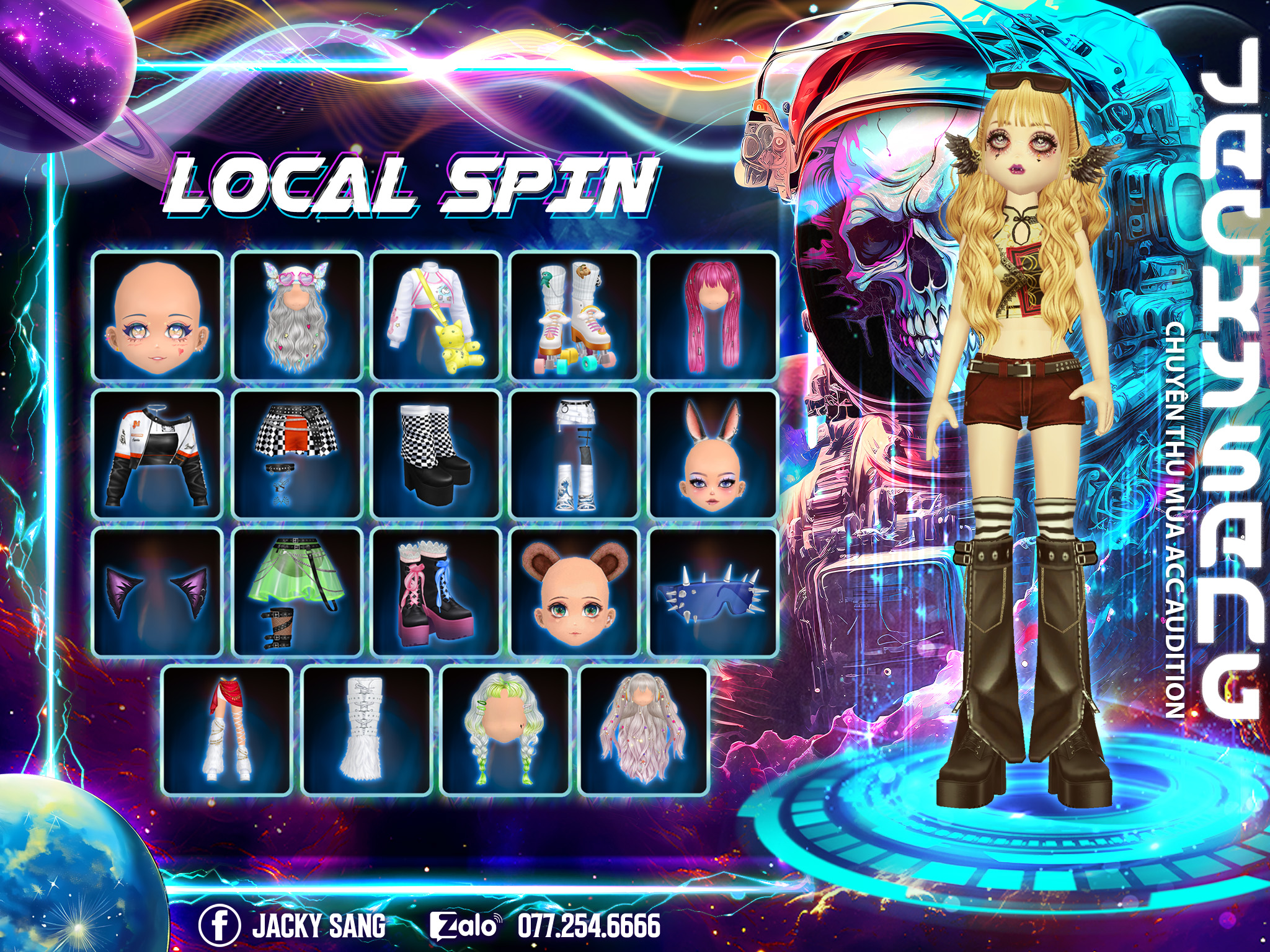Pick the white jacket with yellow cat bag
The image size is (1270, 952).
click(436, 316)
